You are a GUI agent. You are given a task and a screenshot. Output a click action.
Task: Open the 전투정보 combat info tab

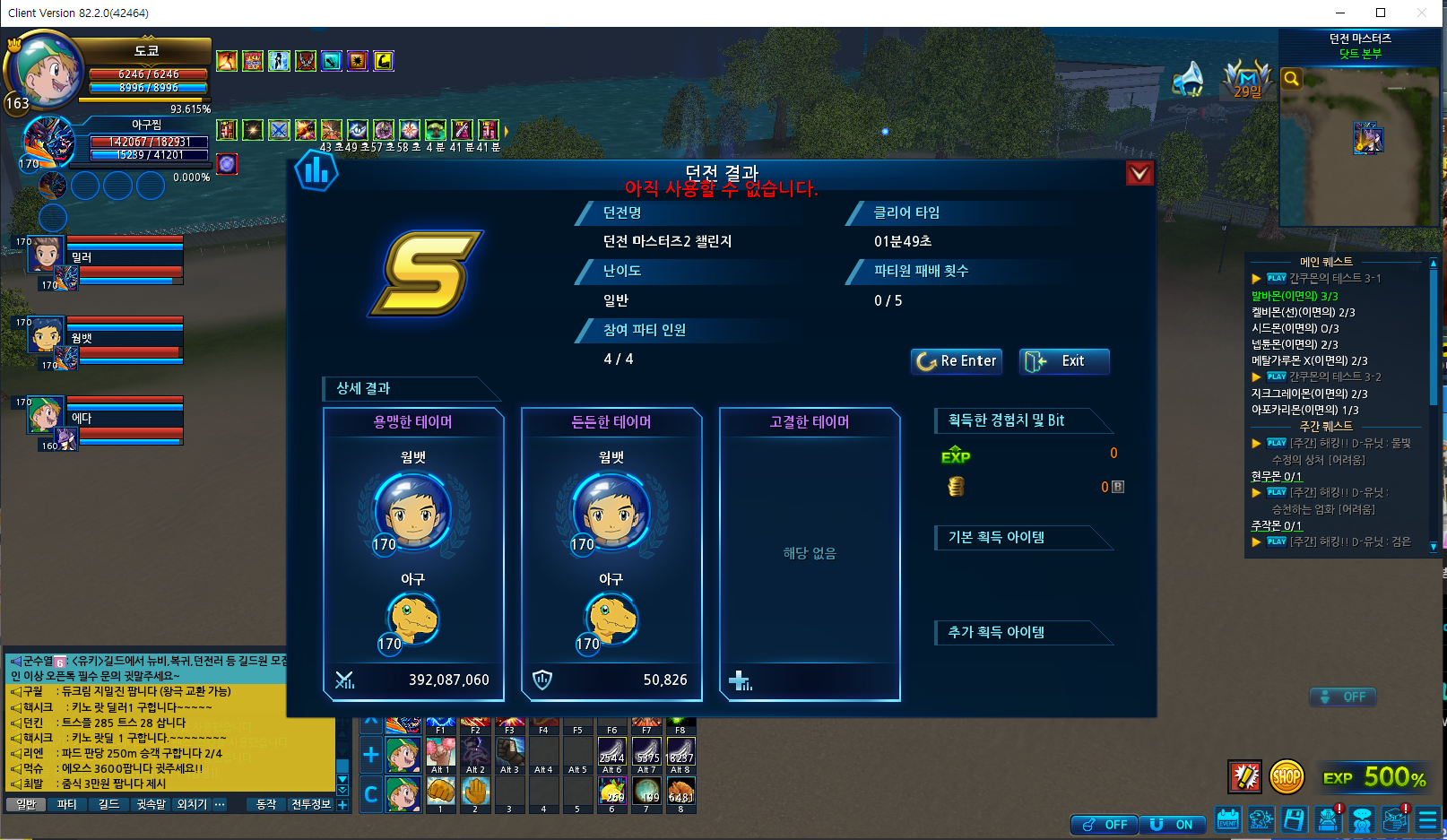(310, 804)
